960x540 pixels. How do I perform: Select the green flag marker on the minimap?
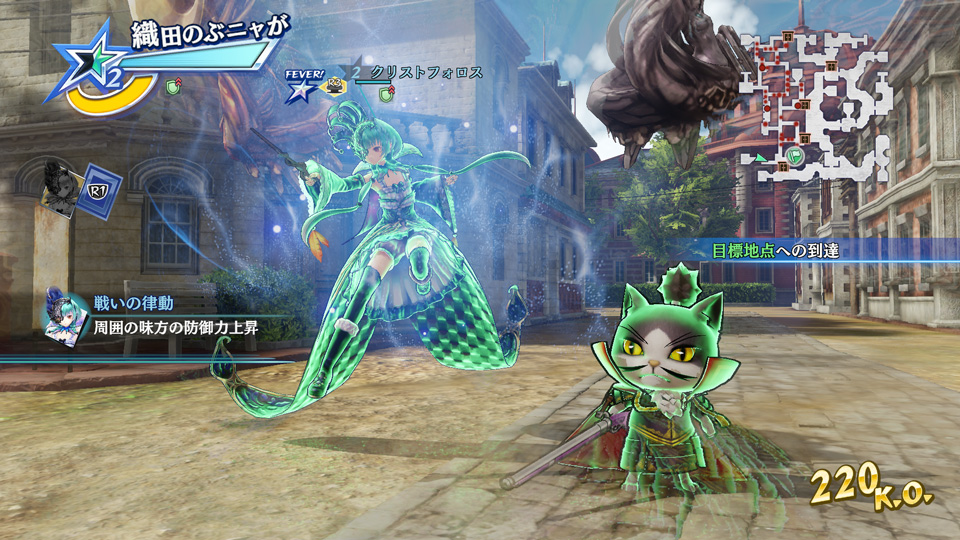pos(793,155)
